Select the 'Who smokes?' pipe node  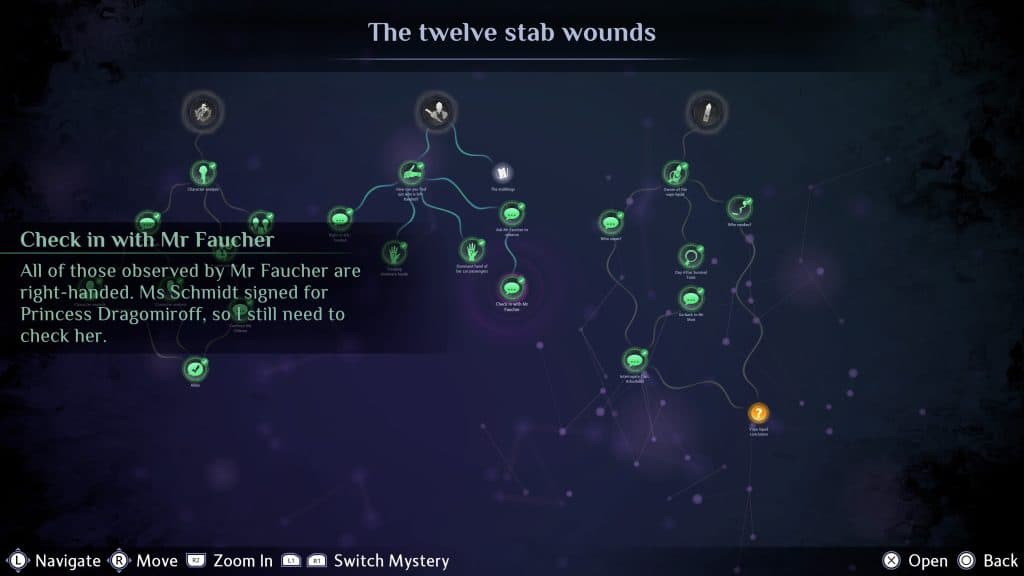738,207
